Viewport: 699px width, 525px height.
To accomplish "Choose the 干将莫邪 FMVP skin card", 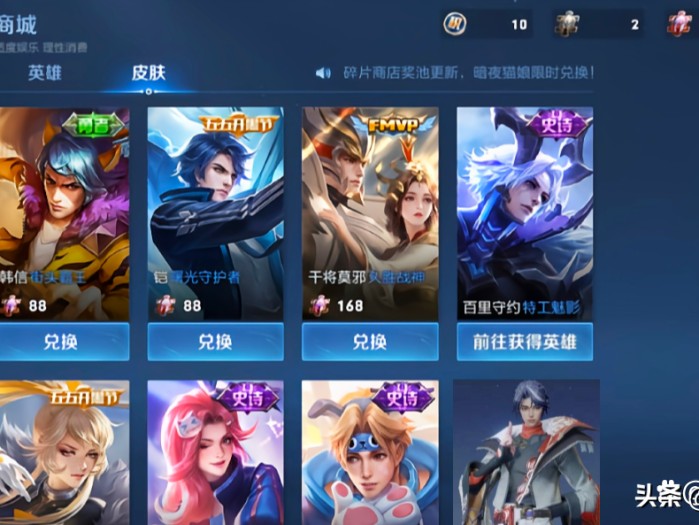I will pos(370,212).
